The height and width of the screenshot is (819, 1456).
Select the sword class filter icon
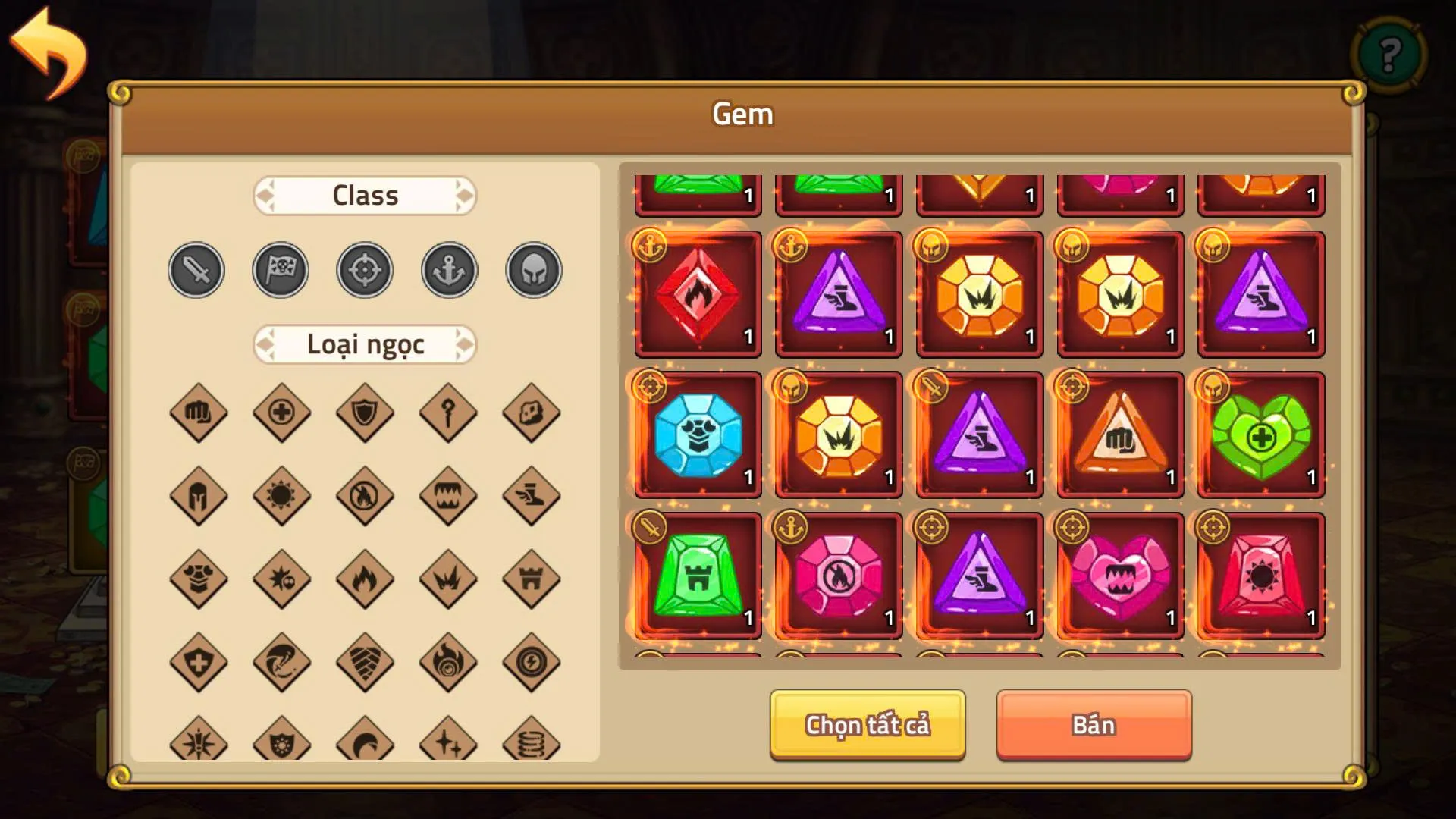tap(196, 270)
